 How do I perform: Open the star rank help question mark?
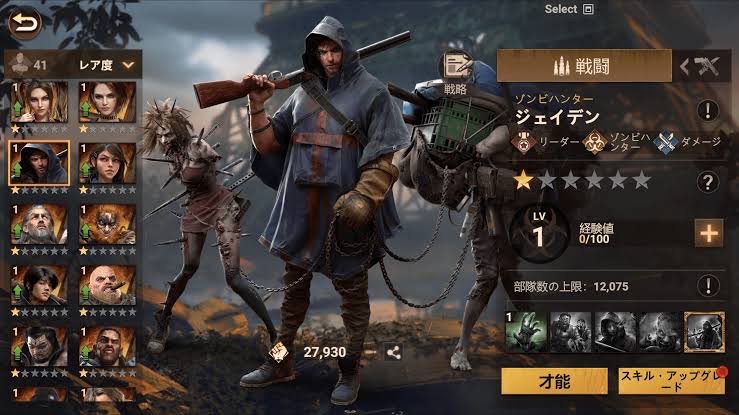(x=709, y=182)
